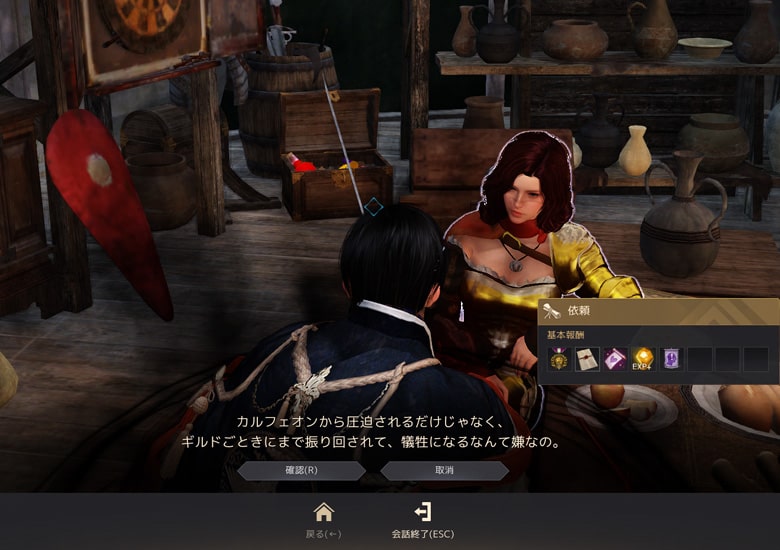Check the gold EXP+ reward icon

642,359
